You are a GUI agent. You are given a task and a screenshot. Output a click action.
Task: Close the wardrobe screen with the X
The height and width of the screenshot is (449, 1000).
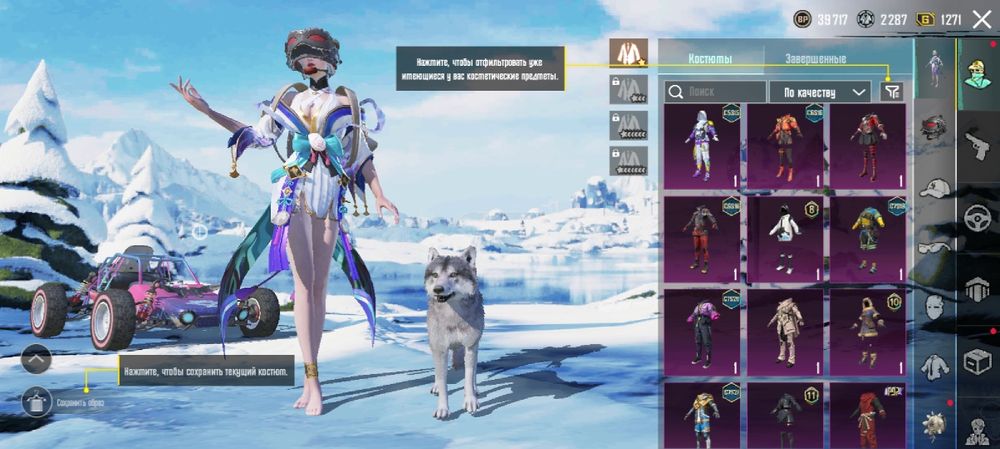point(981,18)
